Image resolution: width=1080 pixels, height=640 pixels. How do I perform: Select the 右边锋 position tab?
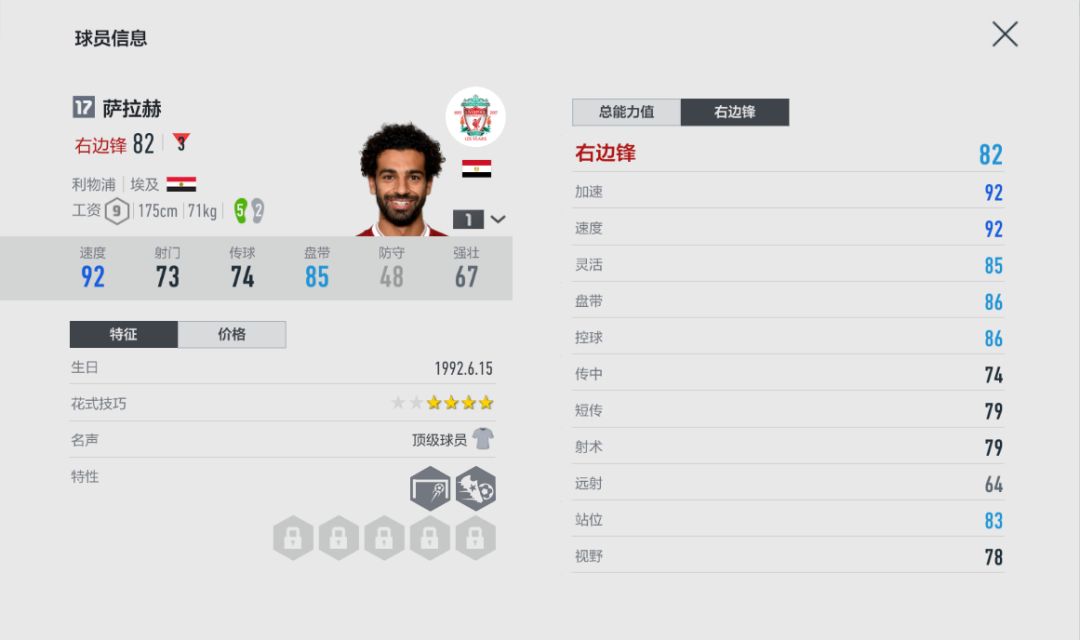click(734, 112)
